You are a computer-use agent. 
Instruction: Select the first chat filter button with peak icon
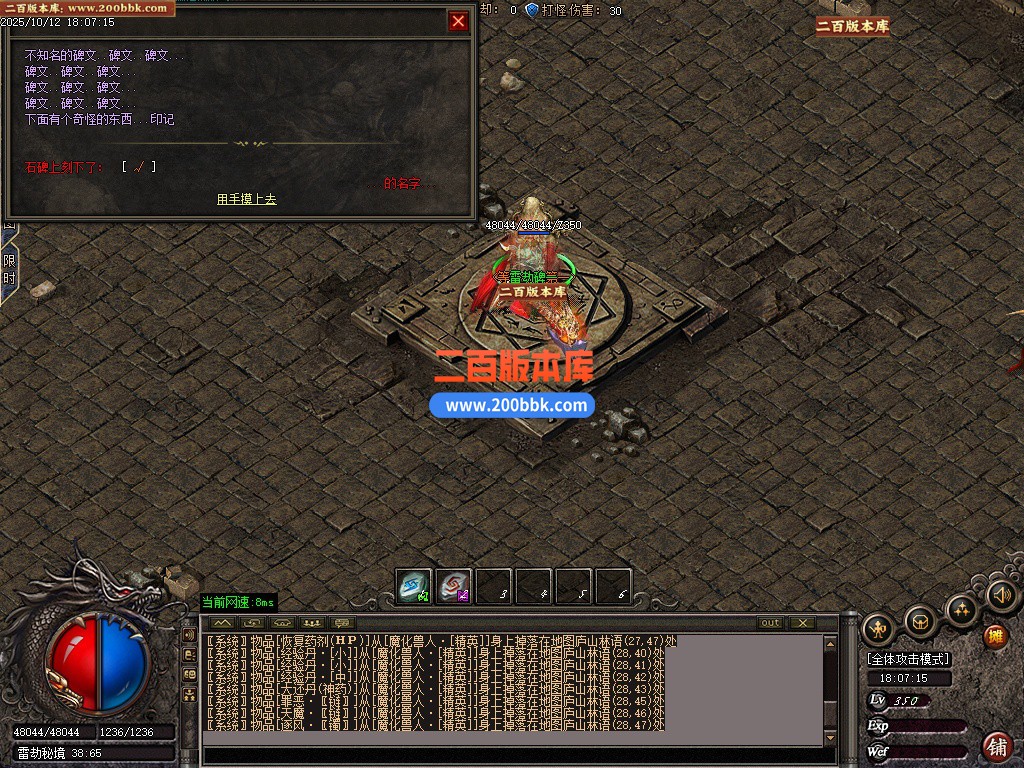(221, 623)
